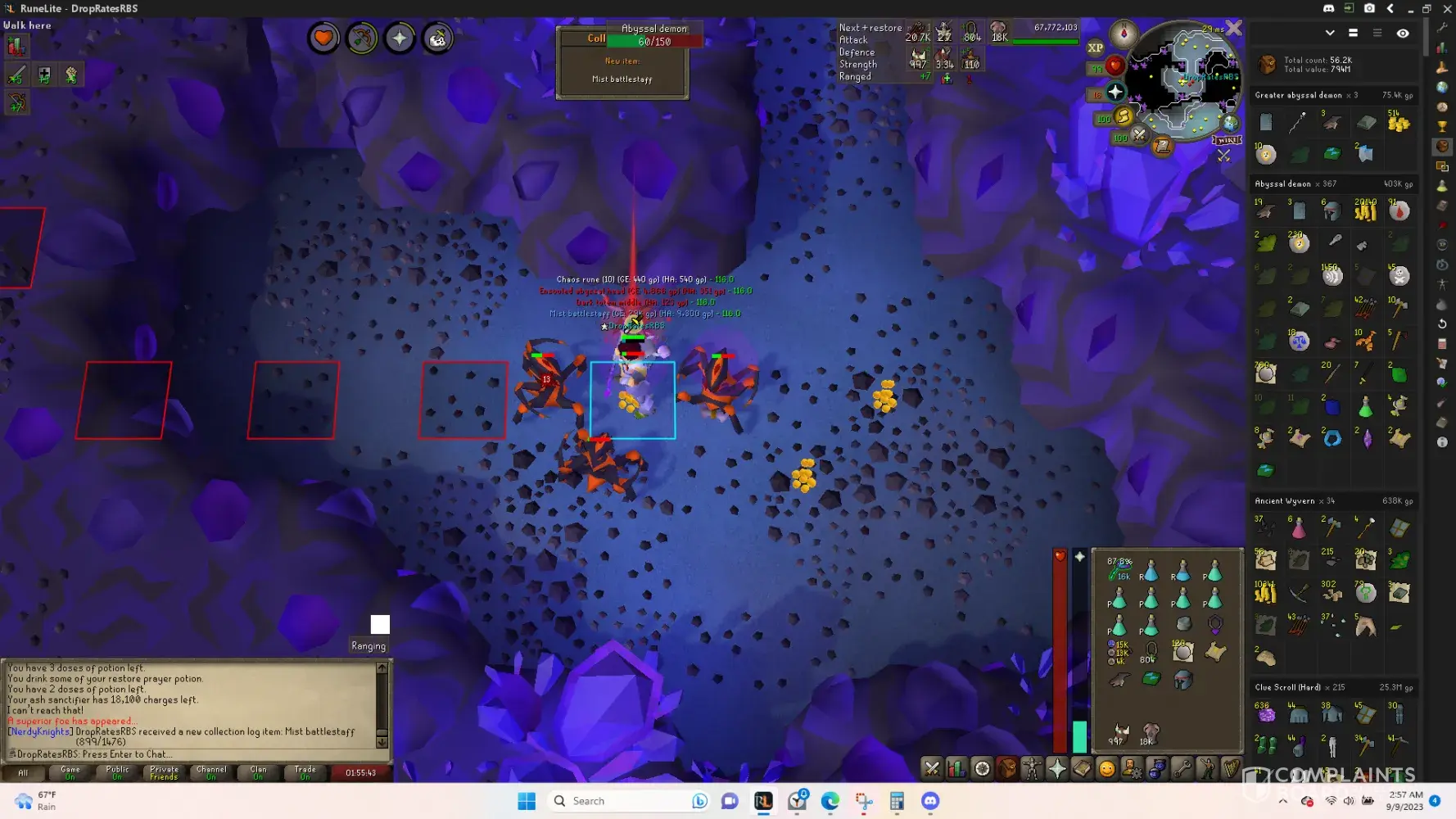The image size is (1456, 819).
Task: Toggle the Quick-prayers orb
Action: [x=1115, y=92]
